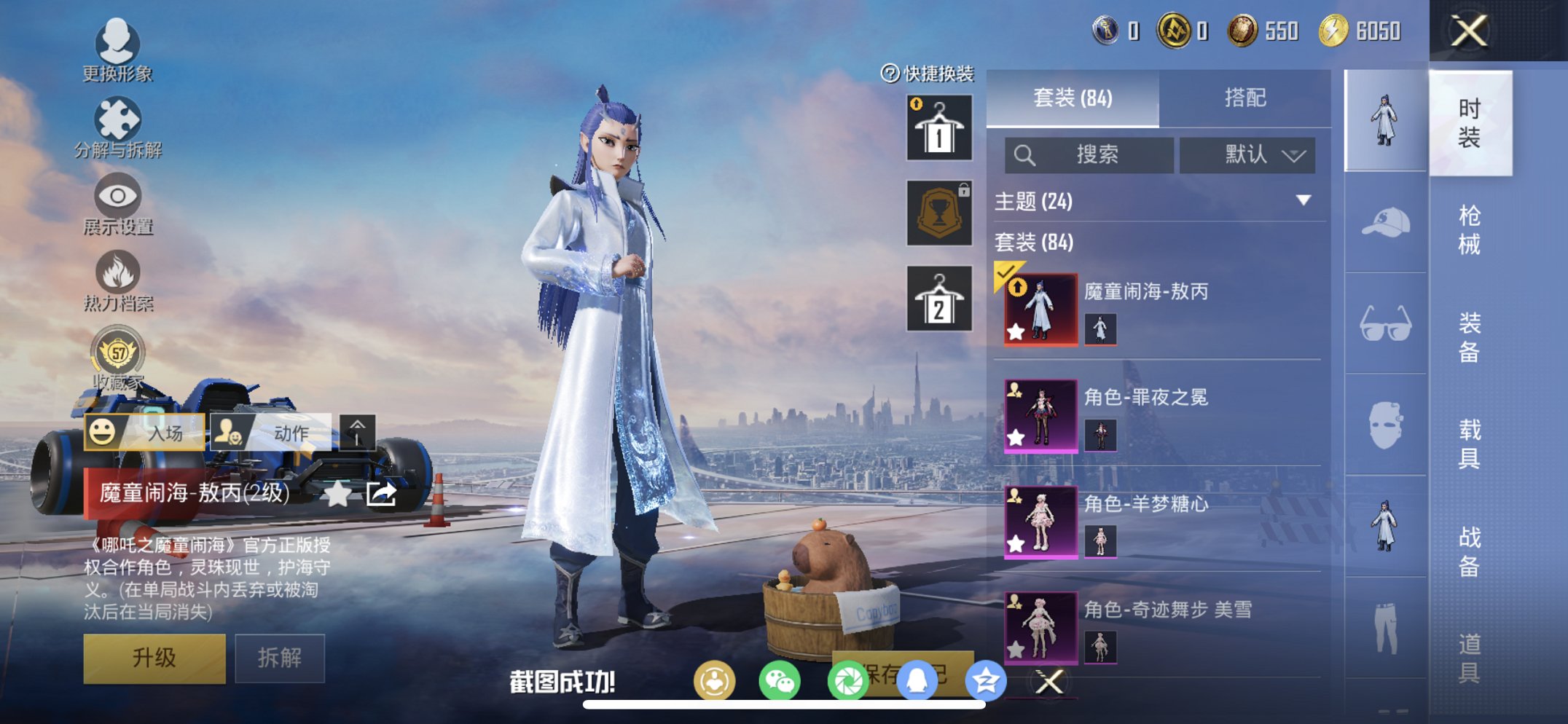Screen dimensions: 1568x724
Task: Open the 默认 sorting dropdown
Action: pyautogui.click(x=1247, y=154)
